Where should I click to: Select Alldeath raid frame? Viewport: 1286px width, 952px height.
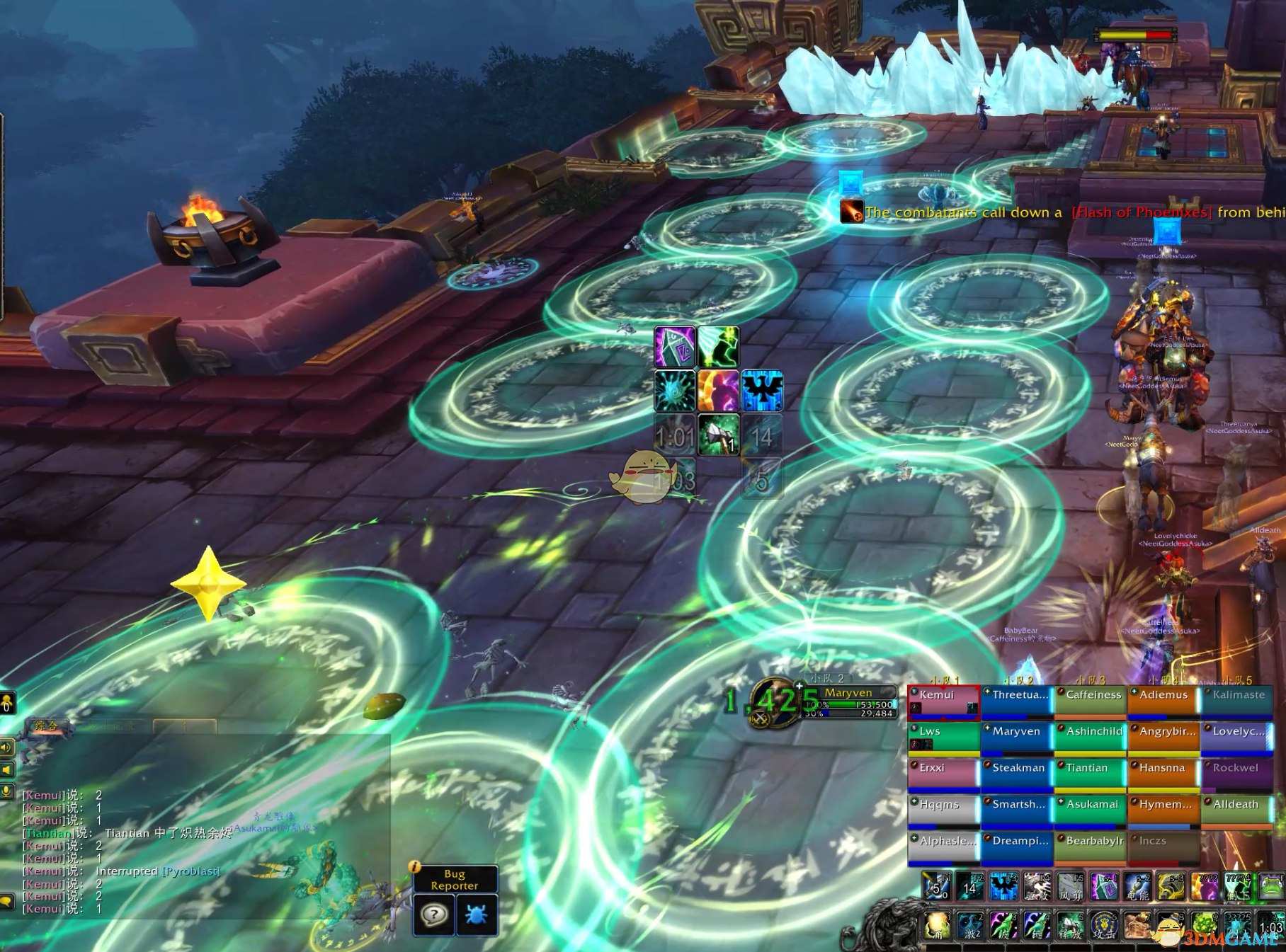[x=1236, y=810]
